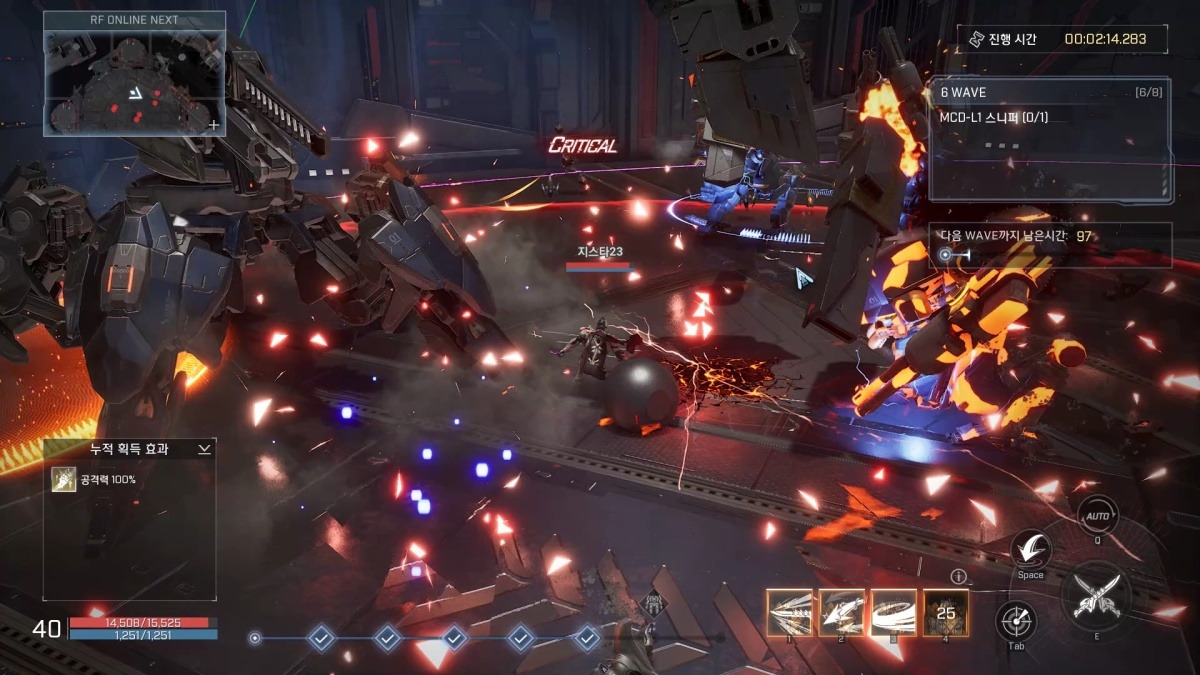Viewport: 1200px width, 675px height.
Task: Click the target lock crosshair button
Action: coord(1016,621)
